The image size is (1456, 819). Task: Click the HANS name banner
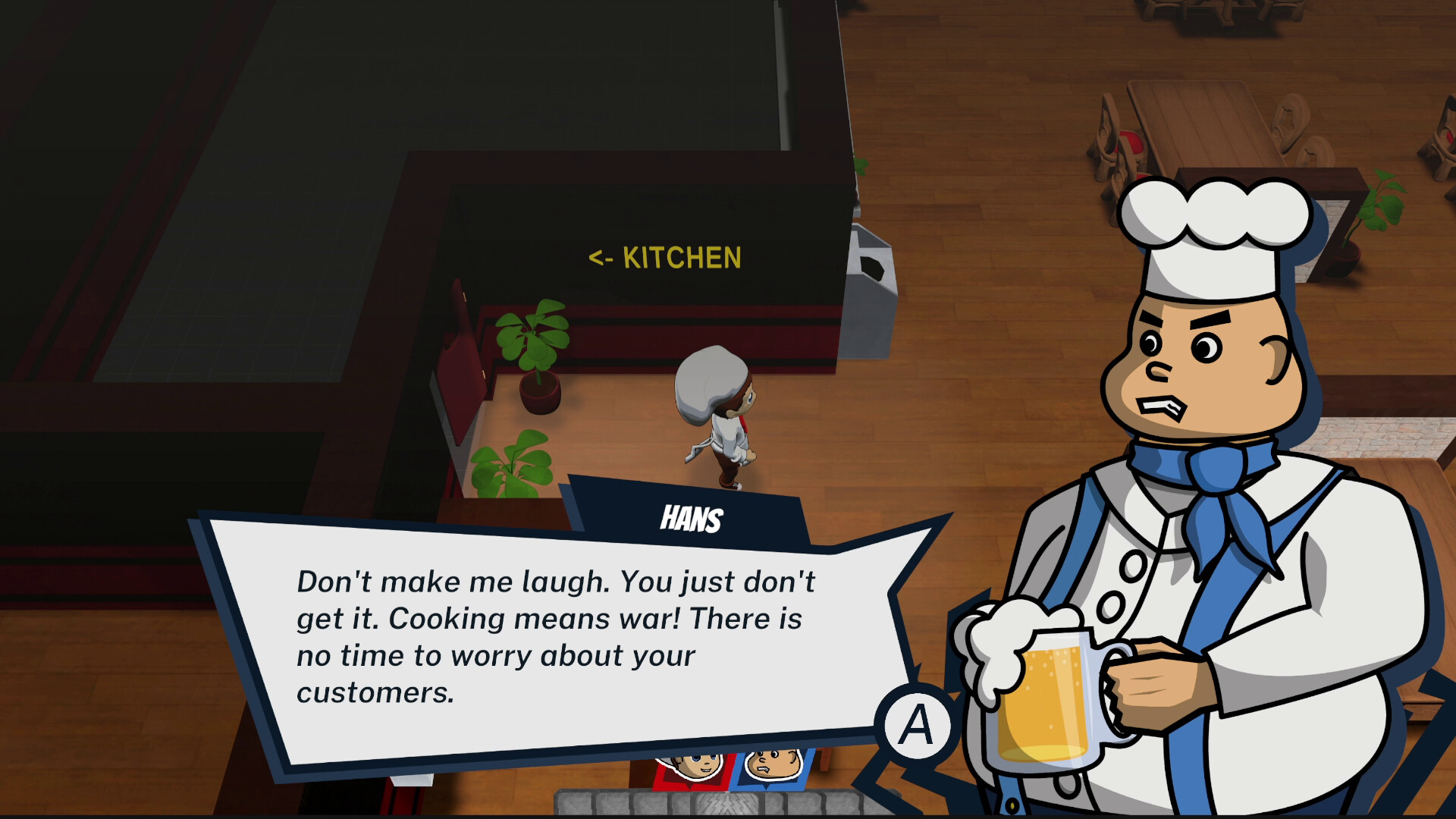click(x=690, y=518)
